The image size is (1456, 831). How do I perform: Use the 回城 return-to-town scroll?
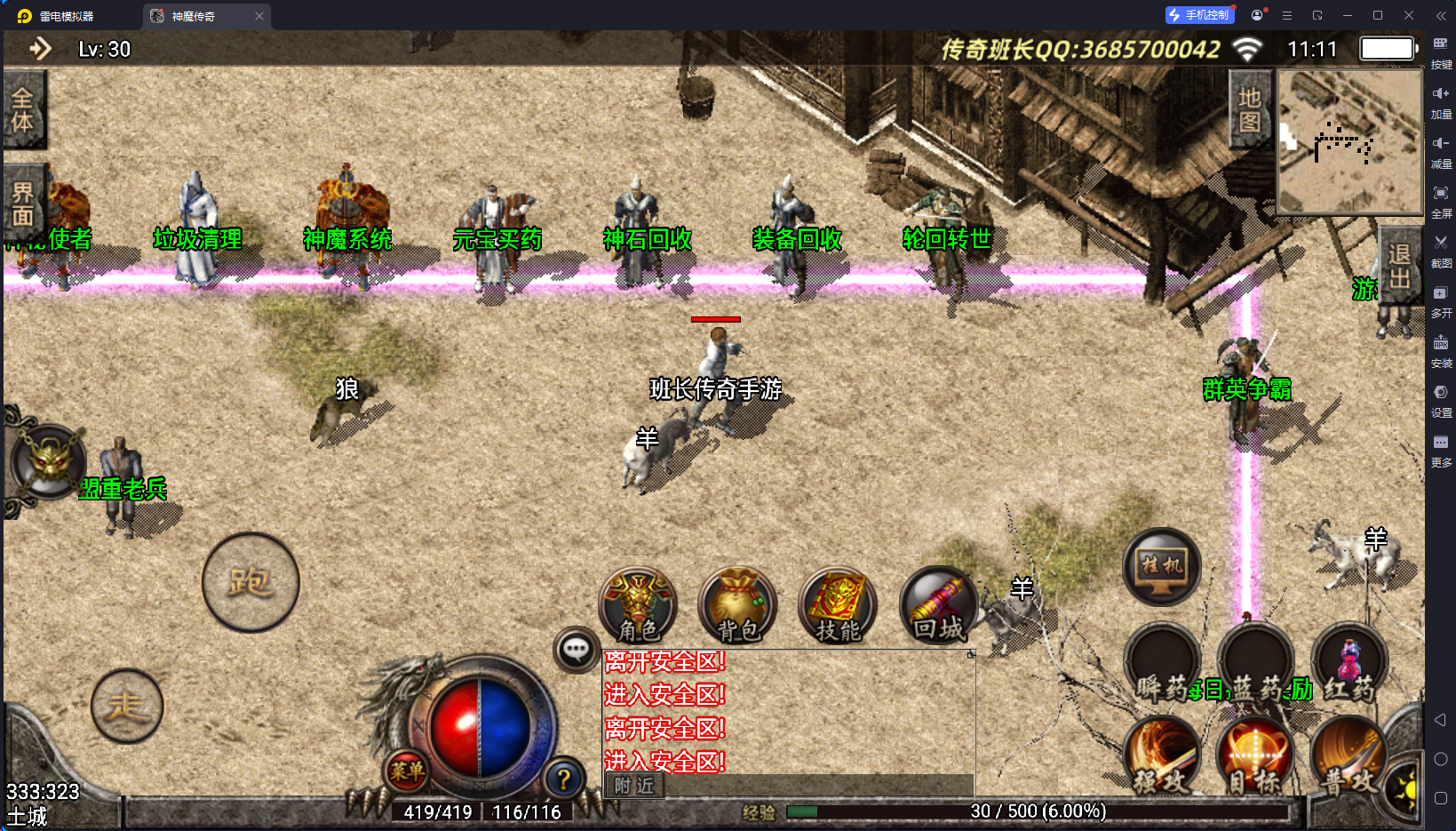938,605
